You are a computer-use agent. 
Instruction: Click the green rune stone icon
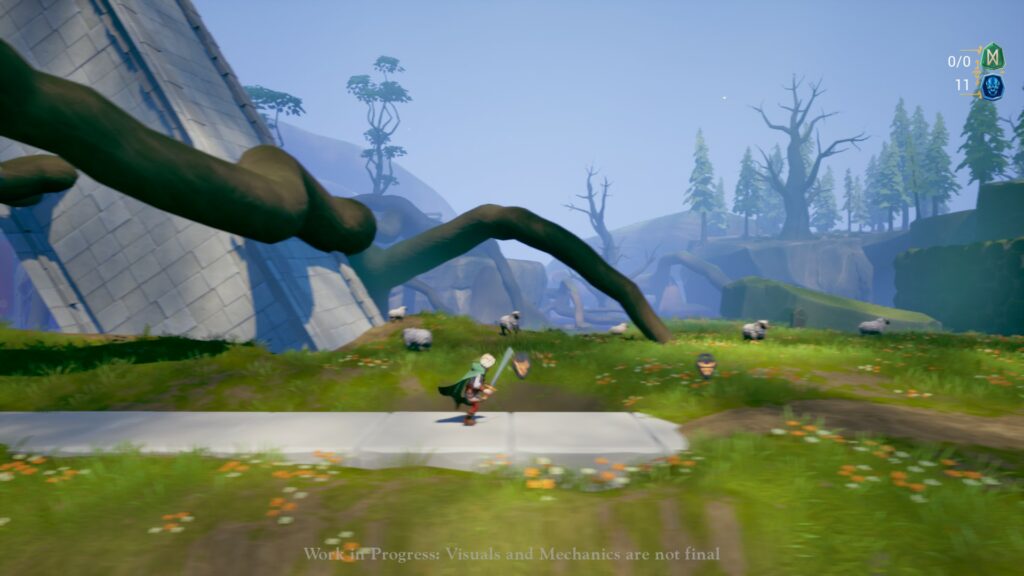click(991, 57)
